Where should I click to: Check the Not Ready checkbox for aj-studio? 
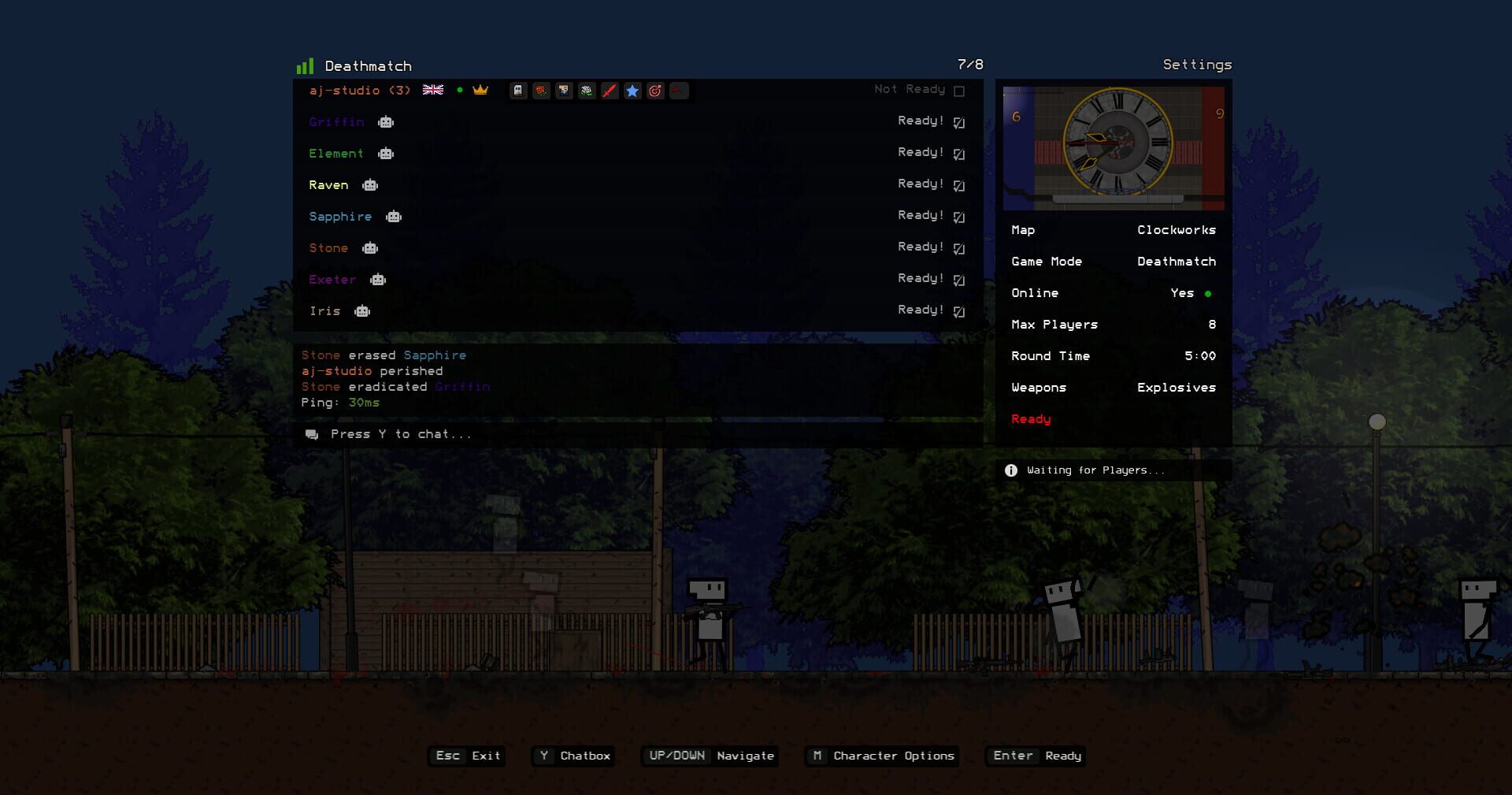[x=958, y=91]
